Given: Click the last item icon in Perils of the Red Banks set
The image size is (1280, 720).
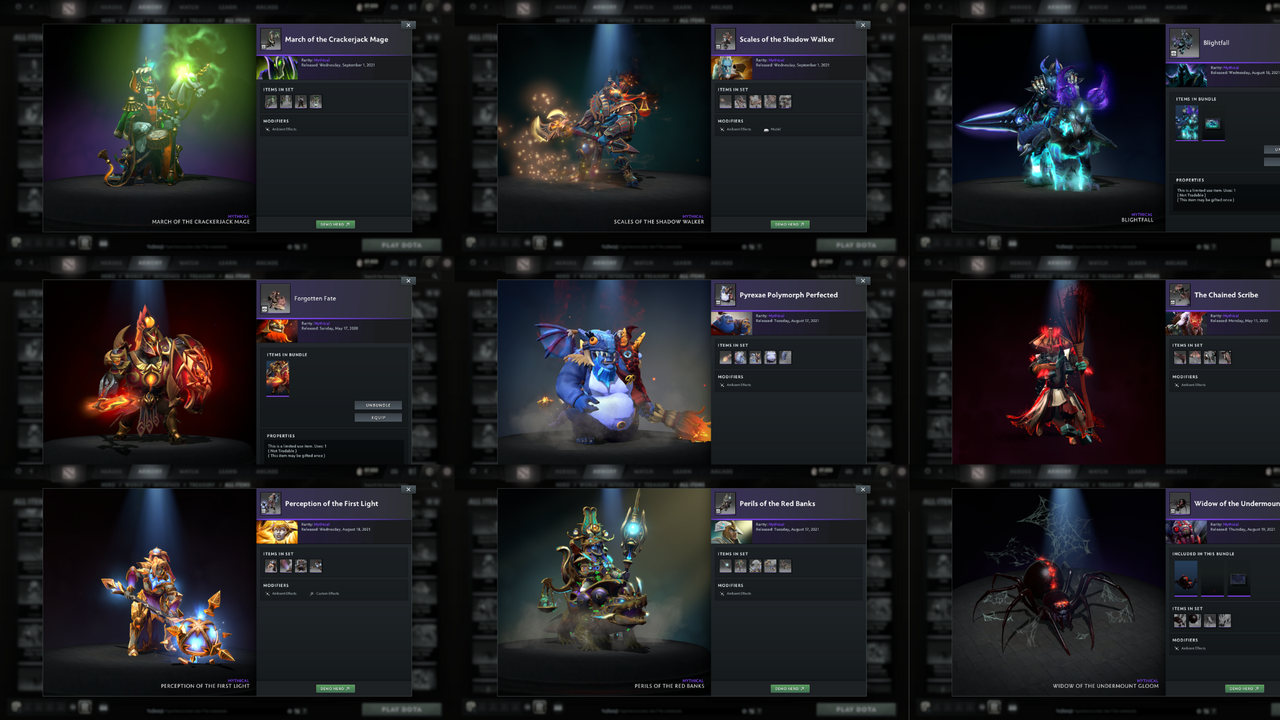Looking at the screenshot, I should 785,566.
